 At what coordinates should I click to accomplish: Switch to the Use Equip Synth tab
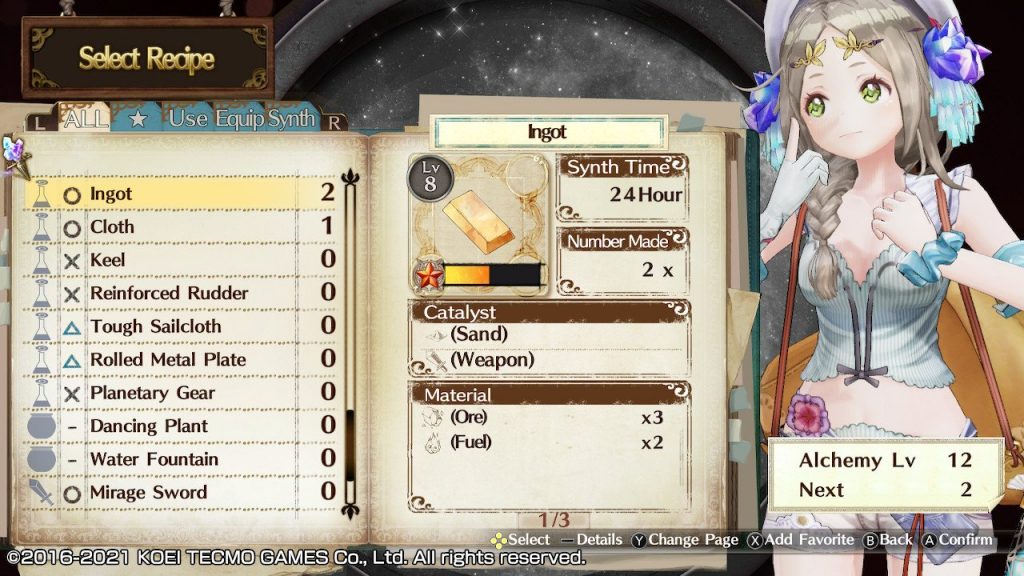[241, 120]
